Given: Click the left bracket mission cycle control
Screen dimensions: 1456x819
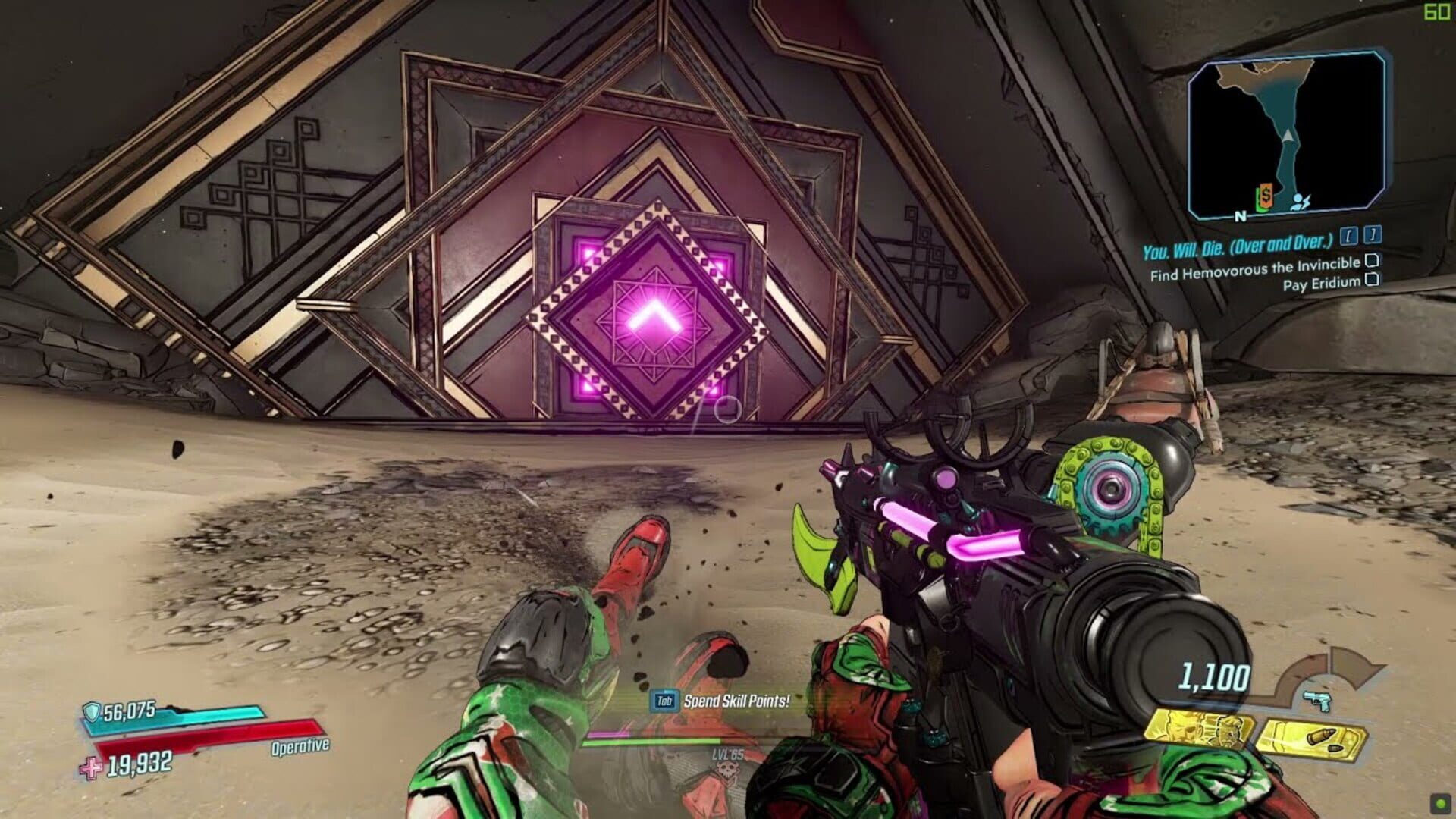Looking at the screenshot, I should (1348, 237).
